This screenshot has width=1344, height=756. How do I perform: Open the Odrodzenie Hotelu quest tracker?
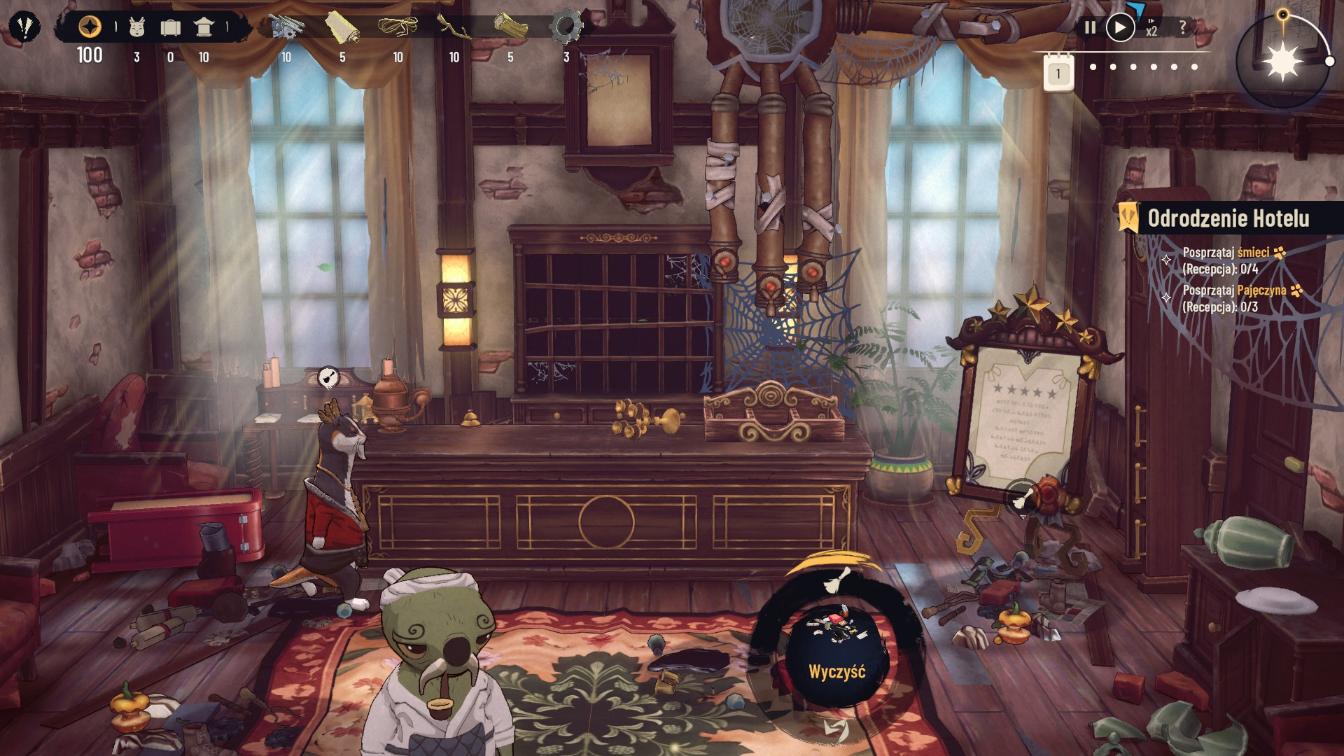coord(1228,217)
